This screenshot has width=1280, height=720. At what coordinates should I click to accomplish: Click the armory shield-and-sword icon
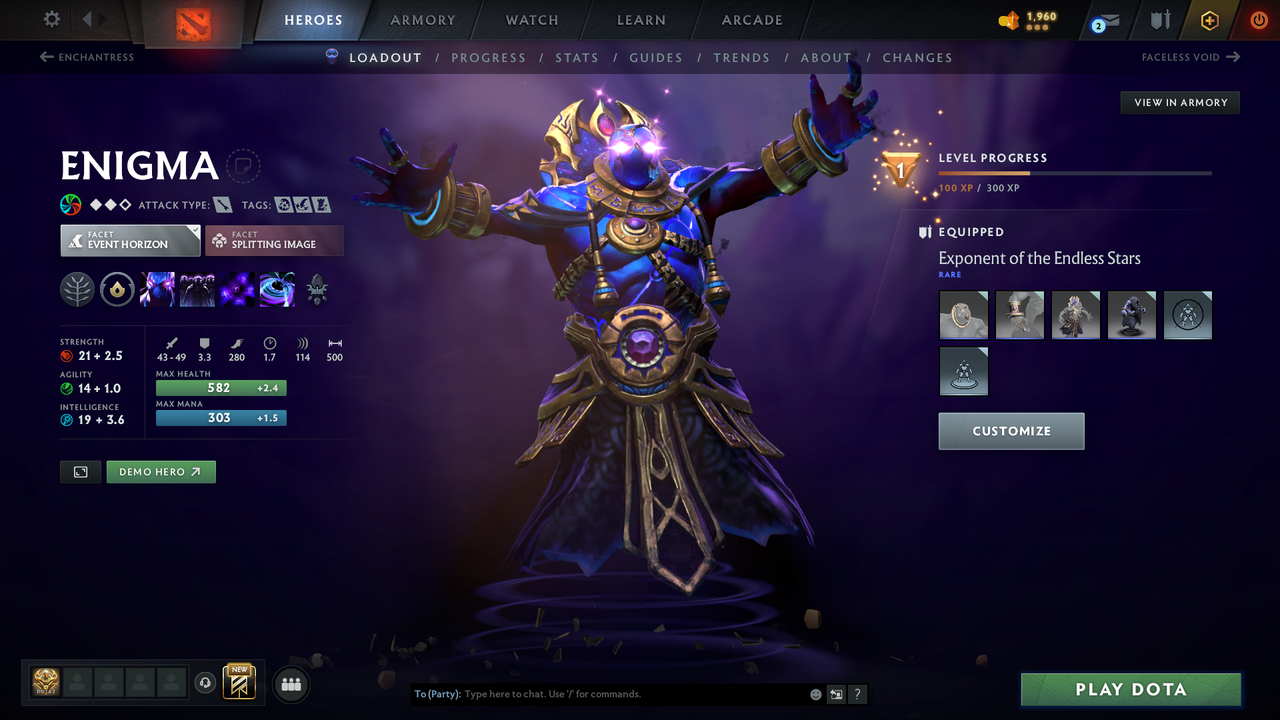(1159, 20)
